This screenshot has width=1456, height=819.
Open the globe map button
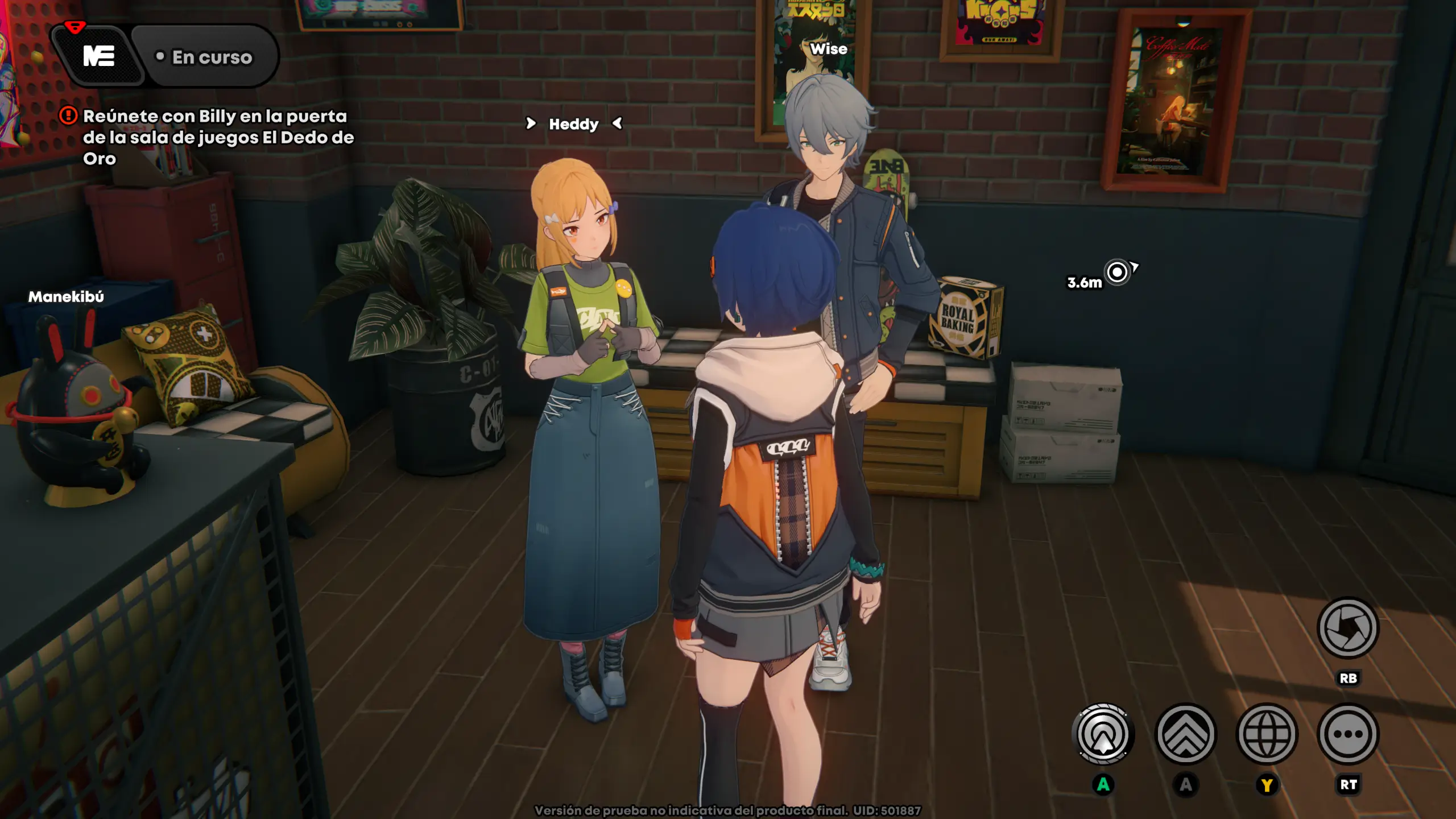(1267, 734)
